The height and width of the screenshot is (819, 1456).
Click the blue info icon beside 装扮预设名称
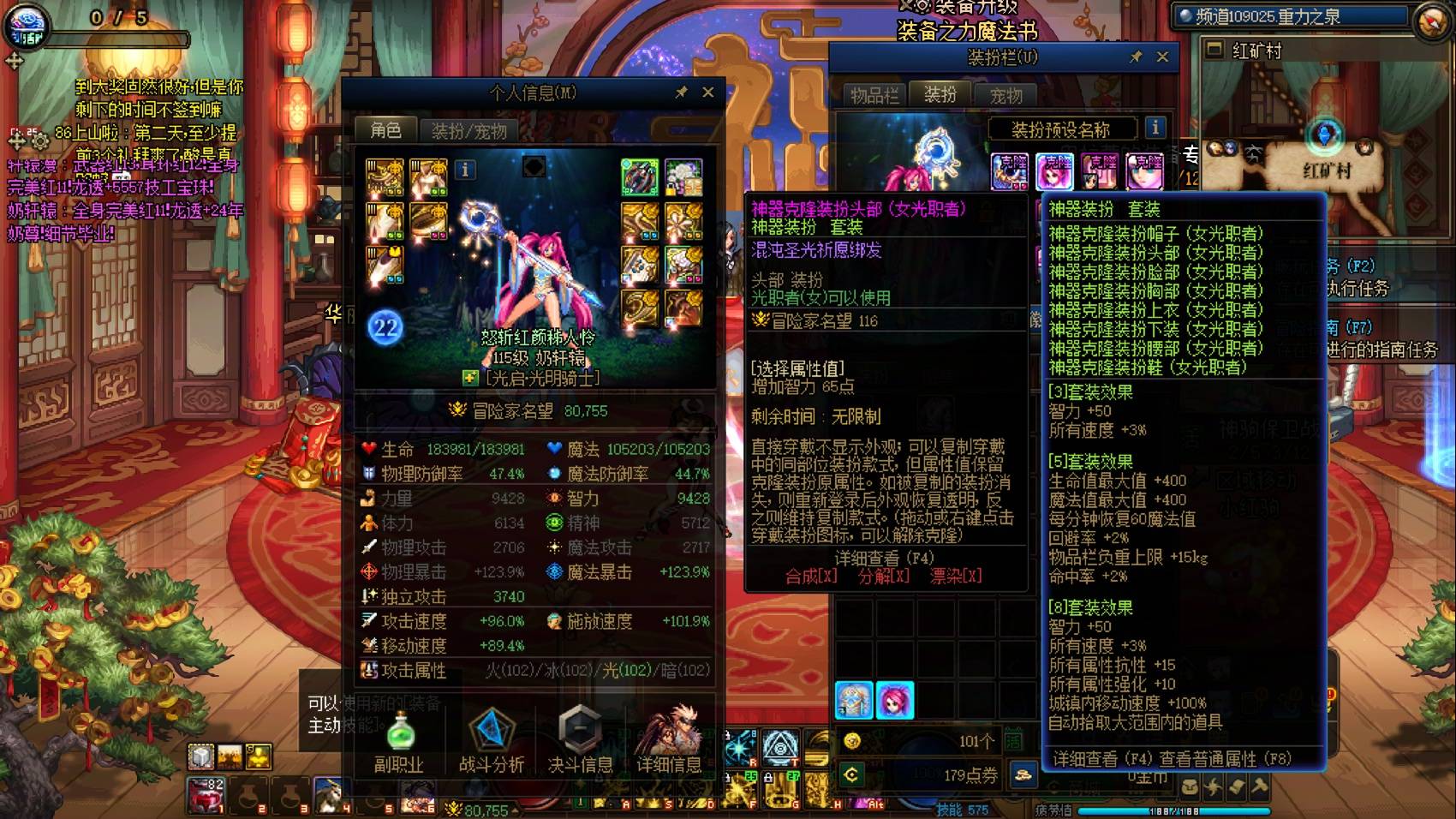(x=1155, y=129)
